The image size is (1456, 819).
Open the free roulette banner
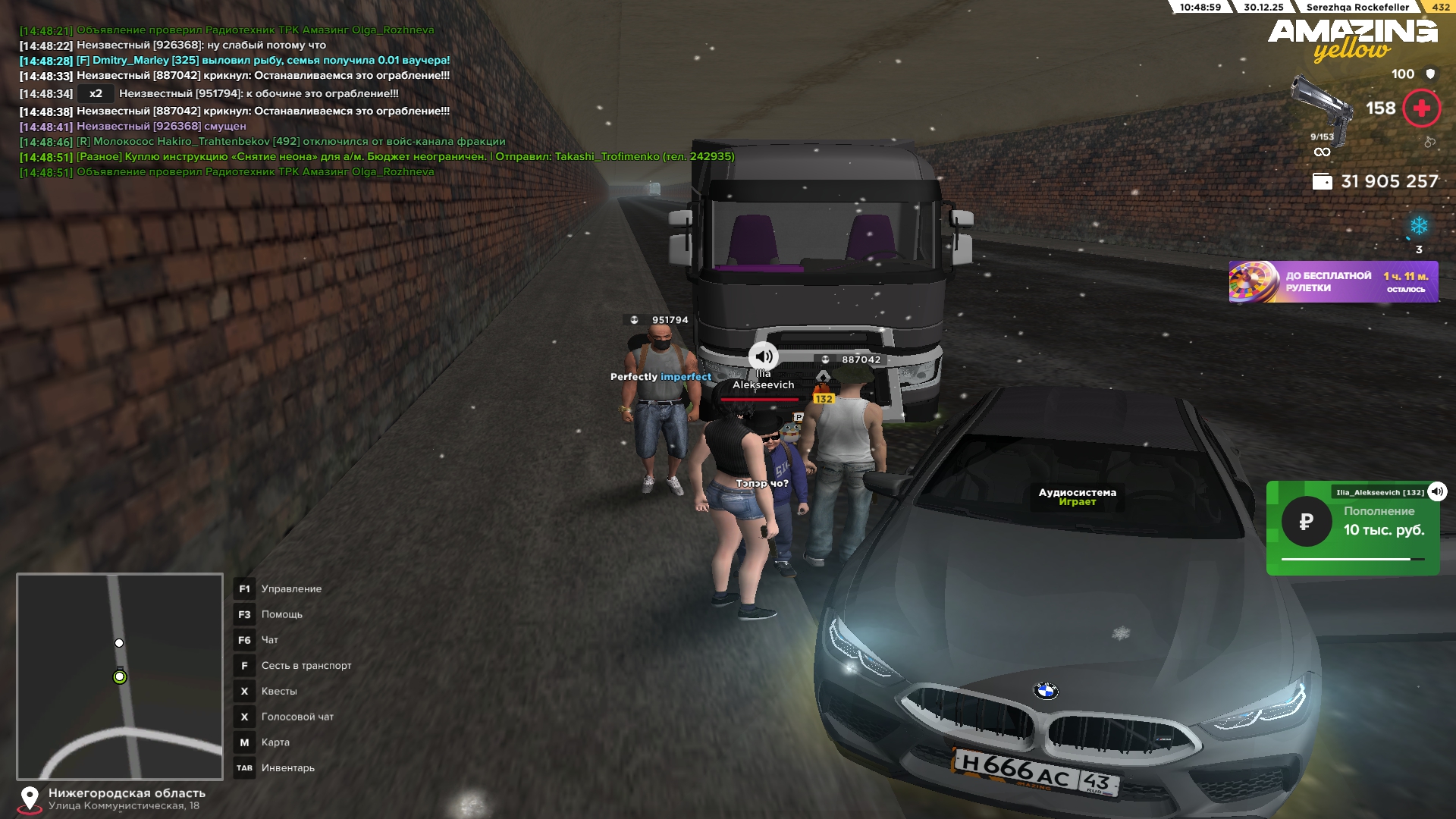(x=1333, y=282)
